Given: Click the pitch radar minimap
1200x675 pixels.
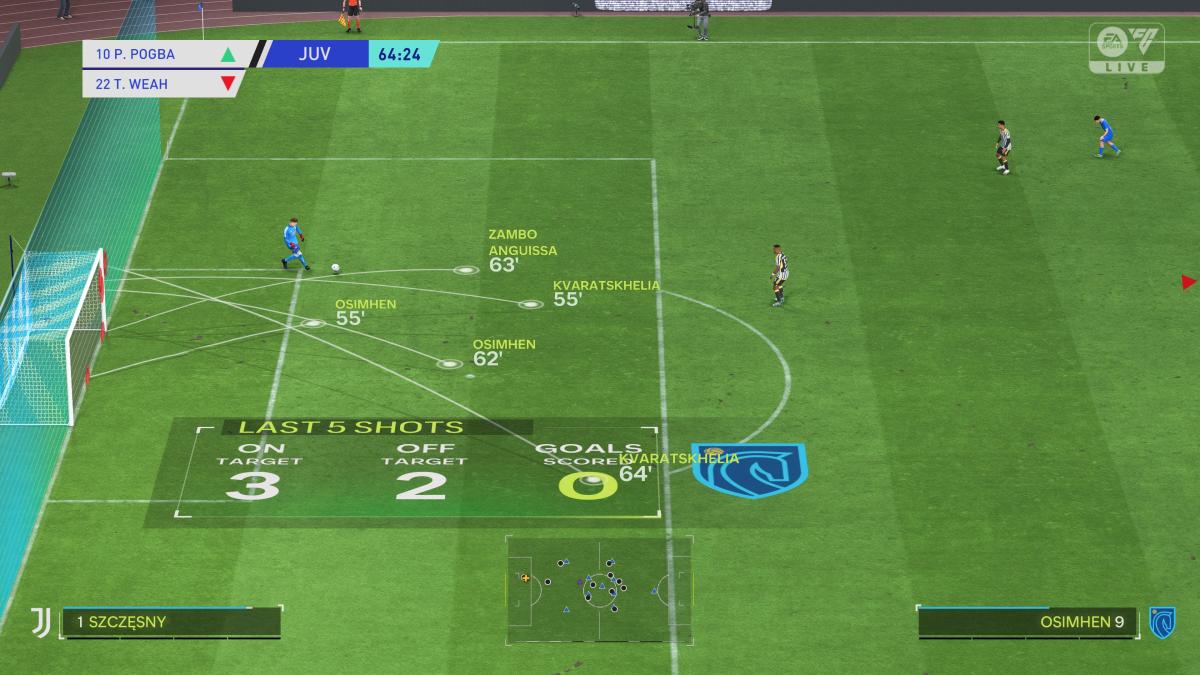Looking at the screenshot, I should [598, 589].
